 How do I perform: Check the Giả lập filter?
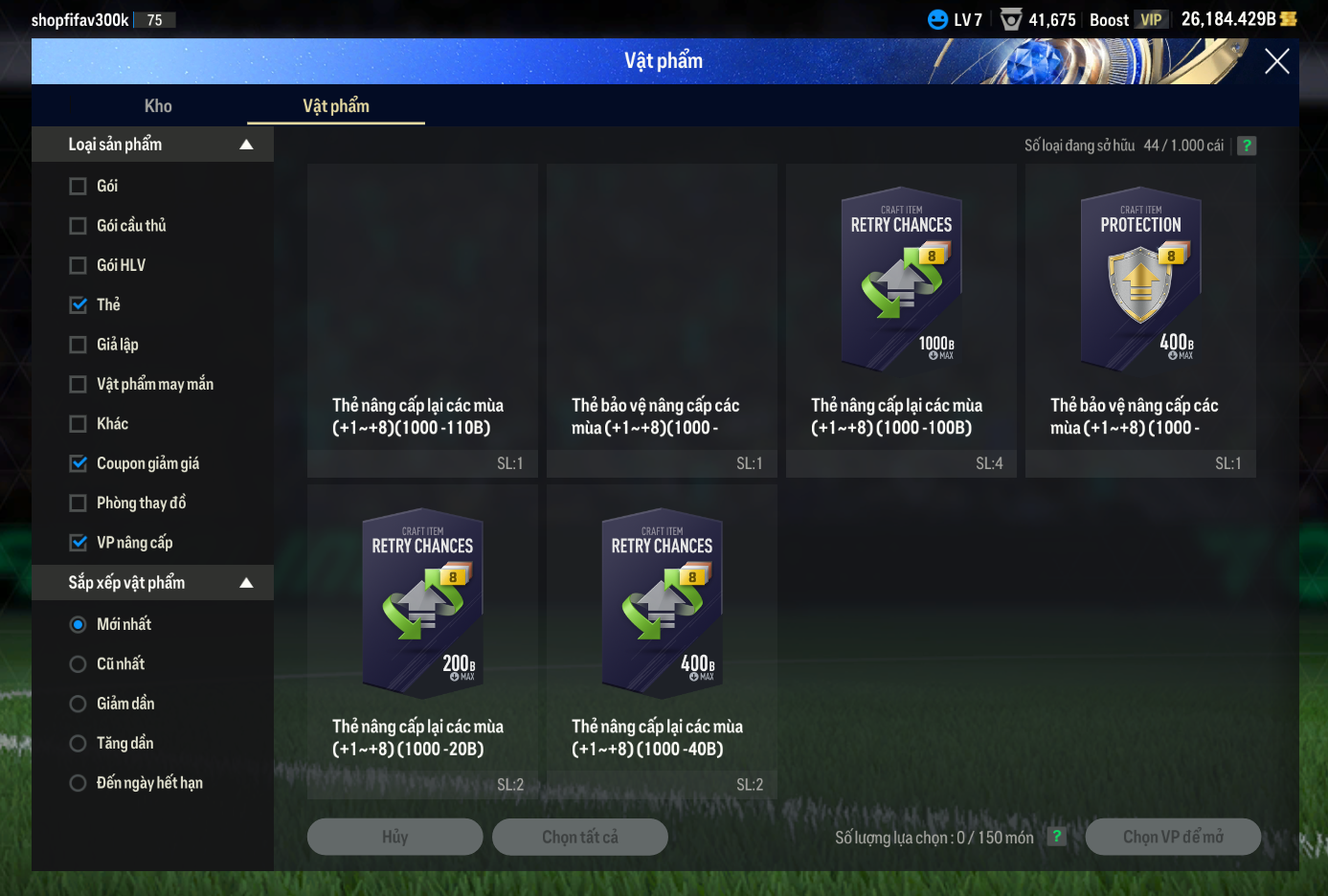79,345
